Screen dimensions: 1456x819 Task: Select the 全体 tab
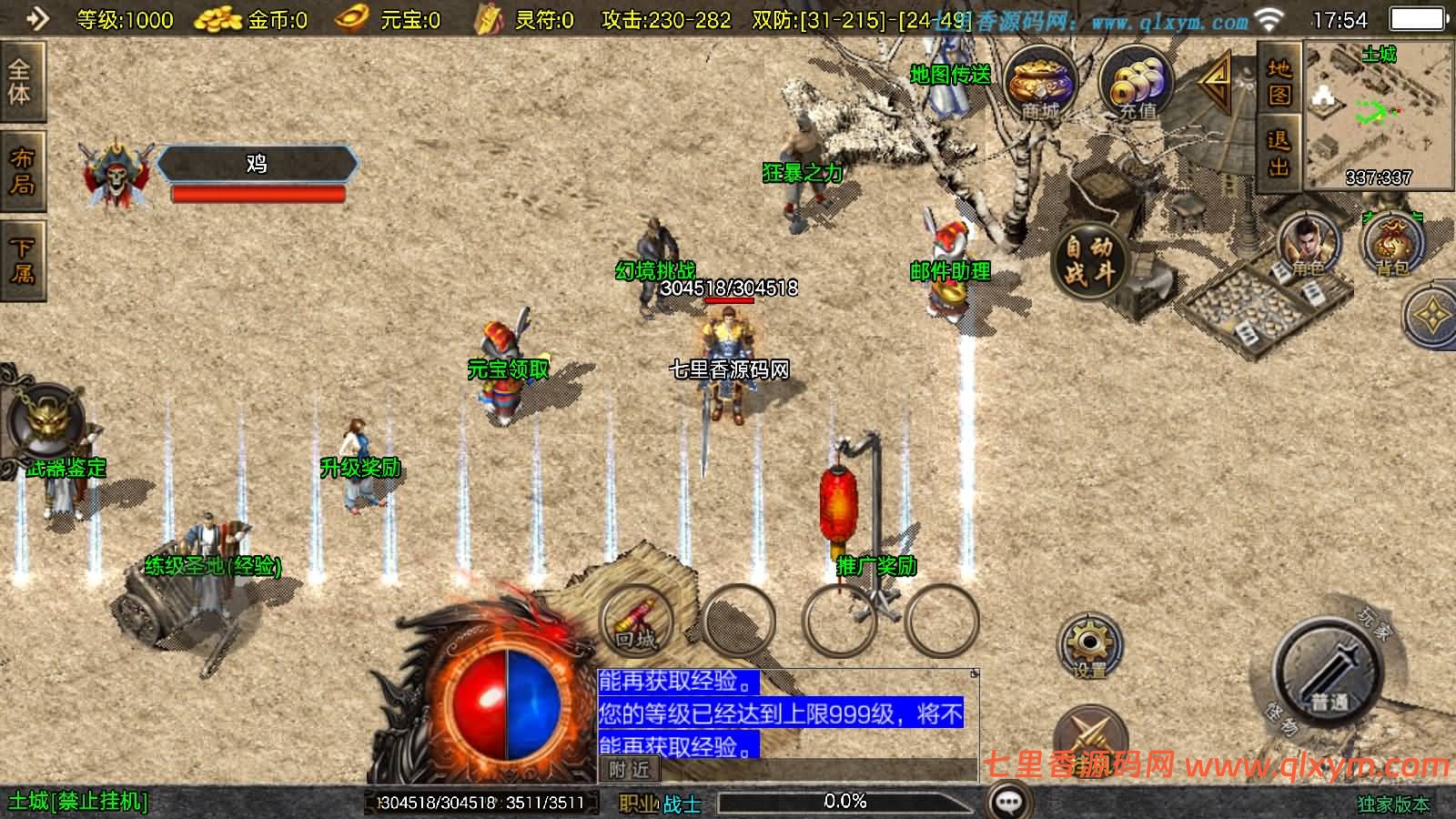[x=20, y=82]
